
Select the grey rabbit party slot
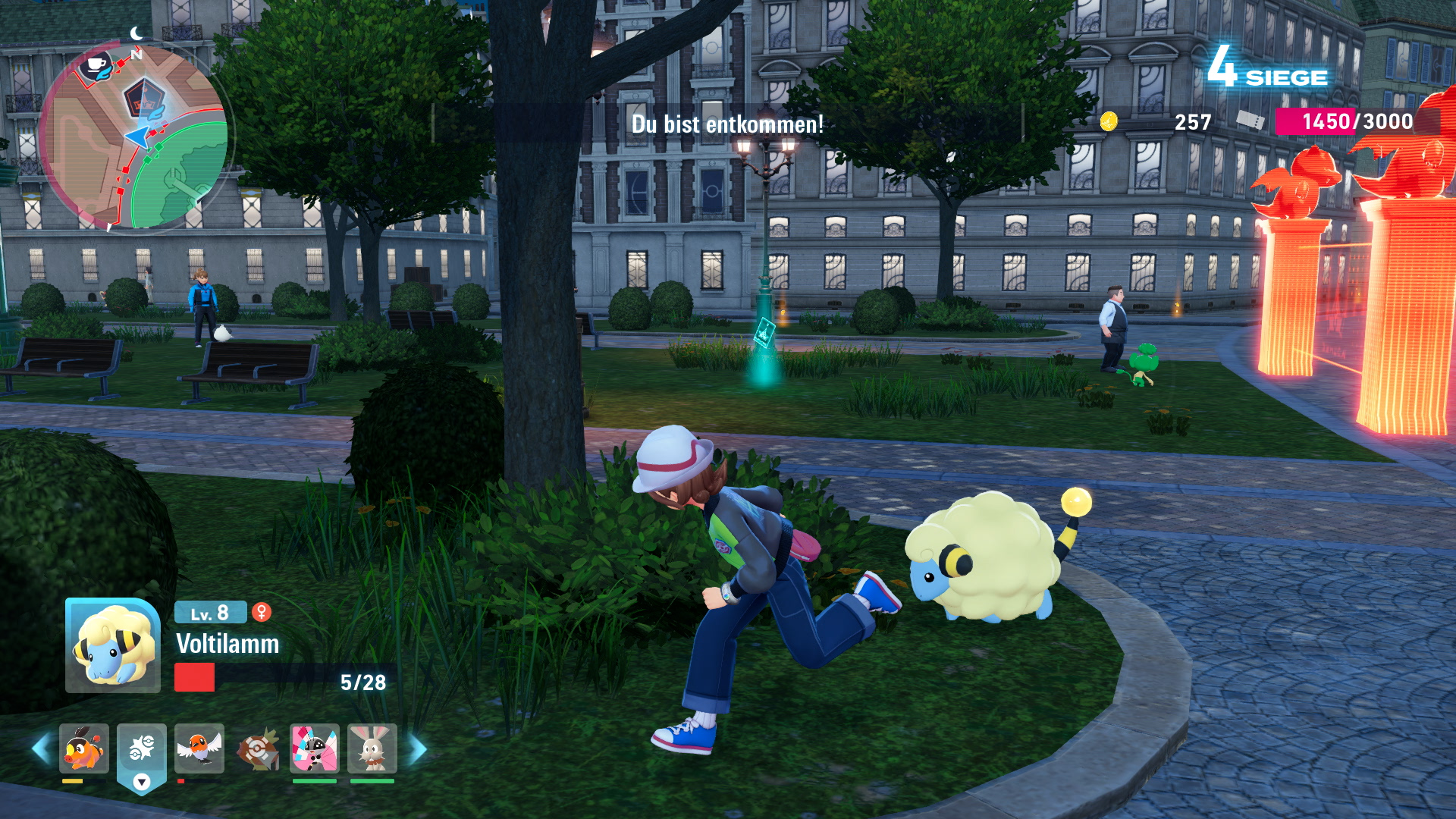372,748
